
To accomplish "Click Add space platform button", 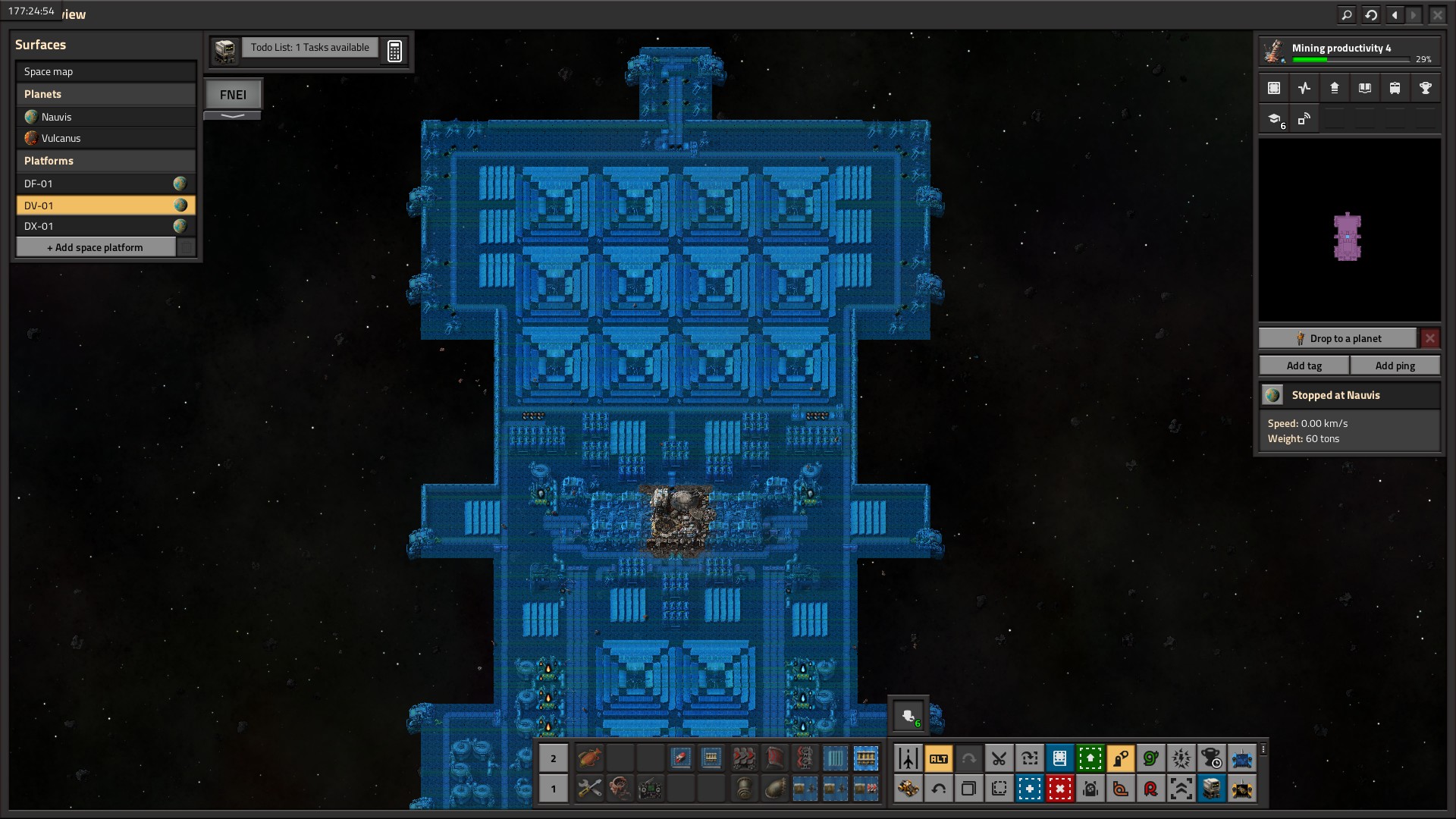I will [96, 247].
